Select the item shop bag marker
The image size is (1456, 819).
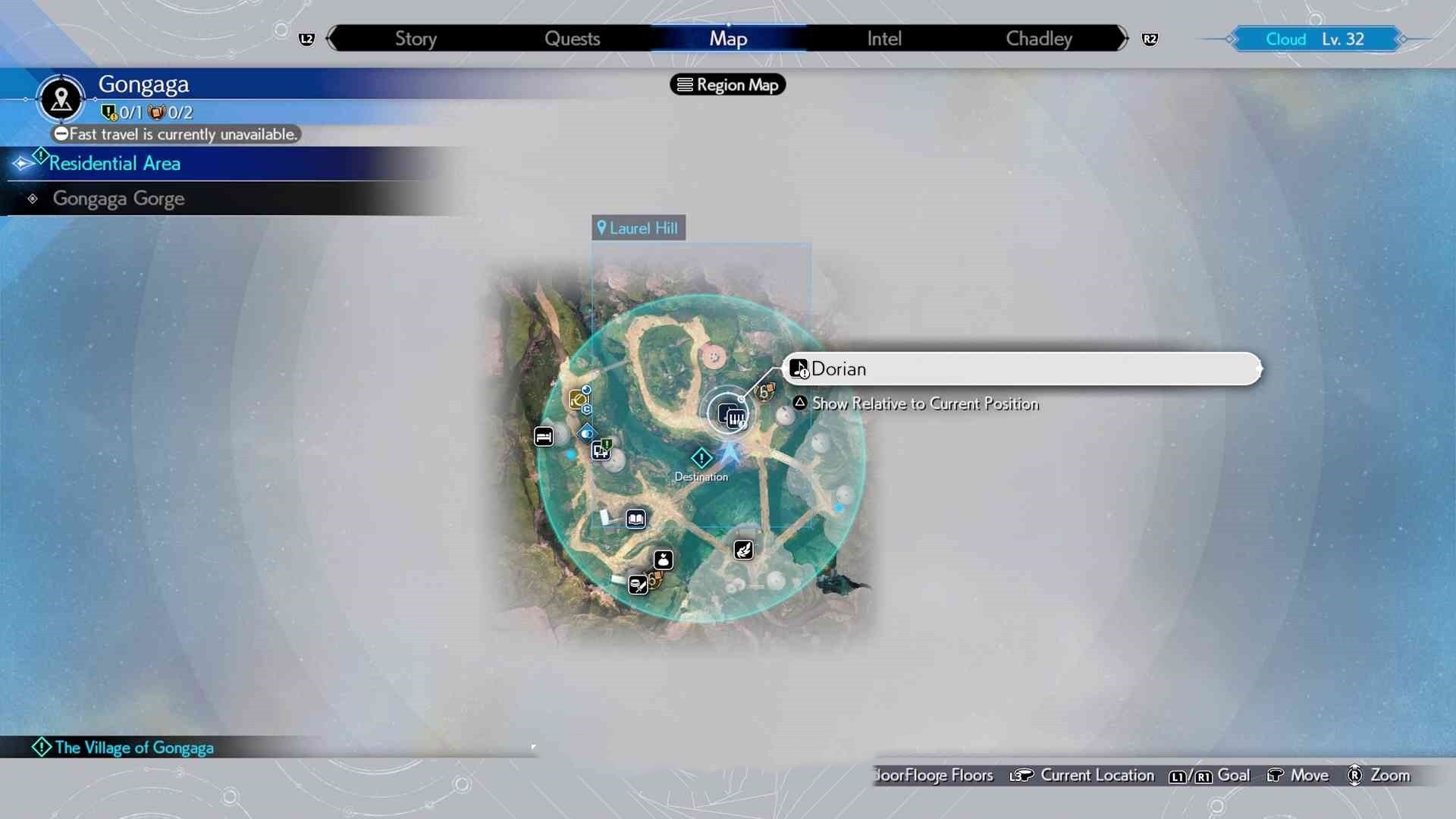[x=664, y=560]
